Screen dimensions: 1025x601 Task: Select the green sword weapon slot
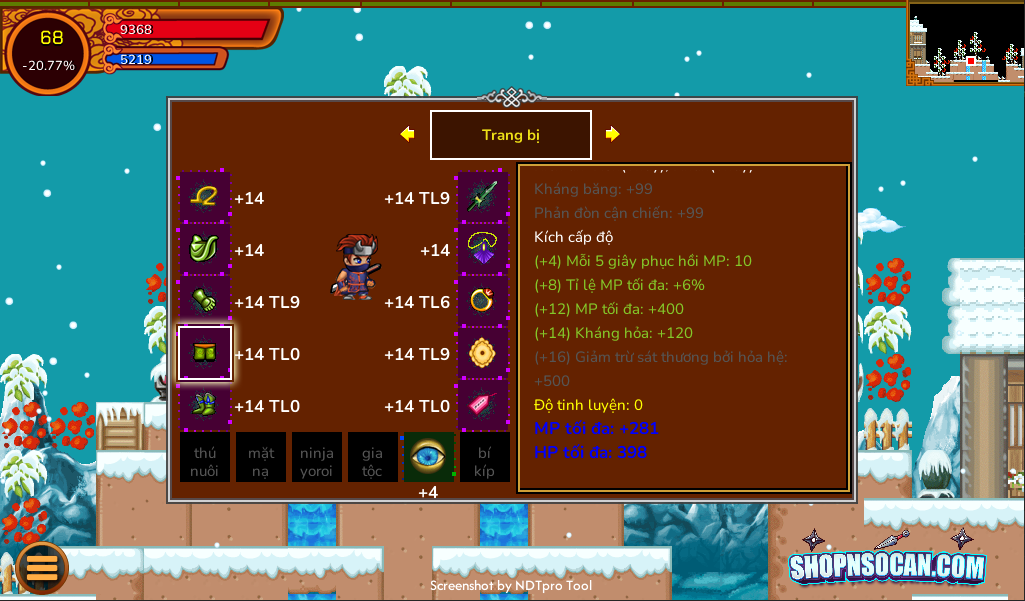pos(483,197)
